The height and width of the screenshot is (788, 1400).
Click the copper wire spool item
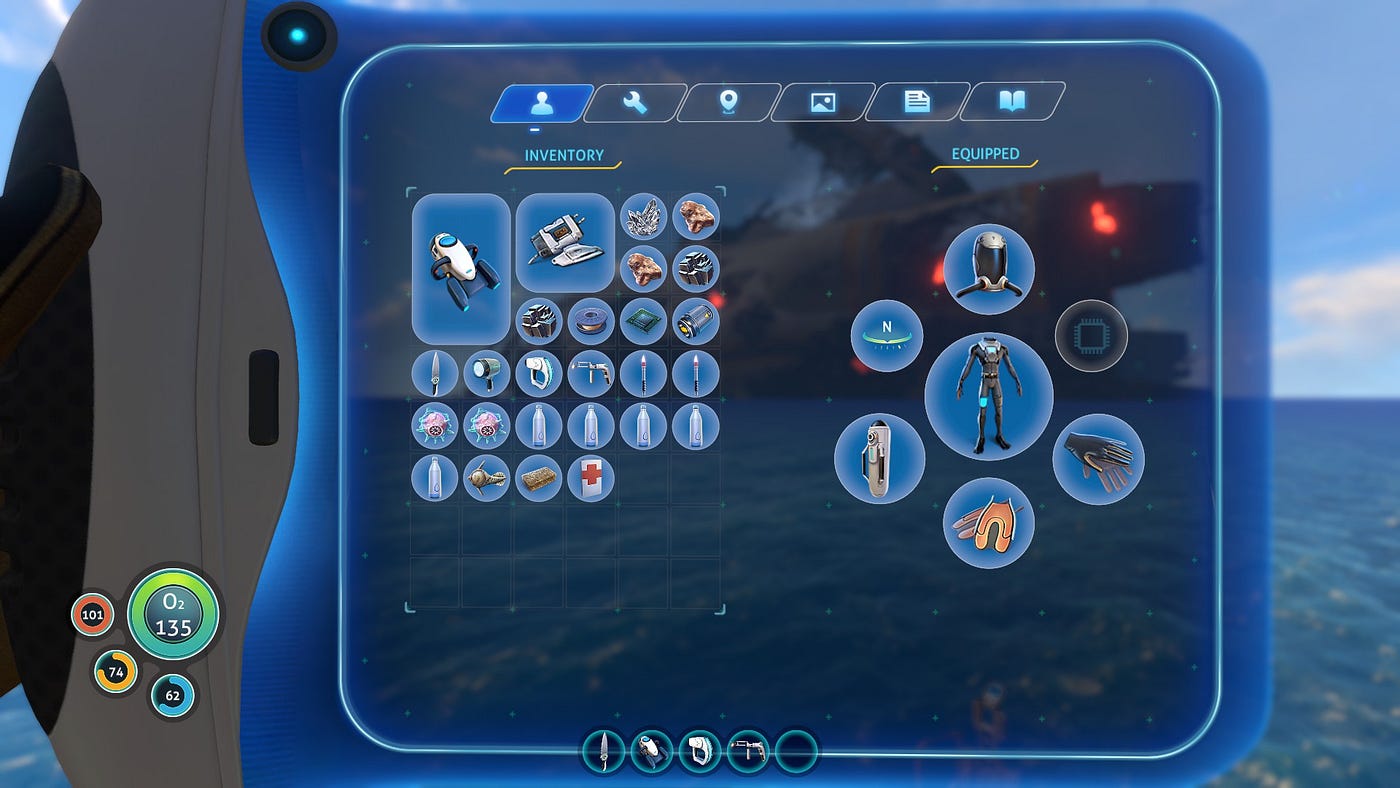589,320
